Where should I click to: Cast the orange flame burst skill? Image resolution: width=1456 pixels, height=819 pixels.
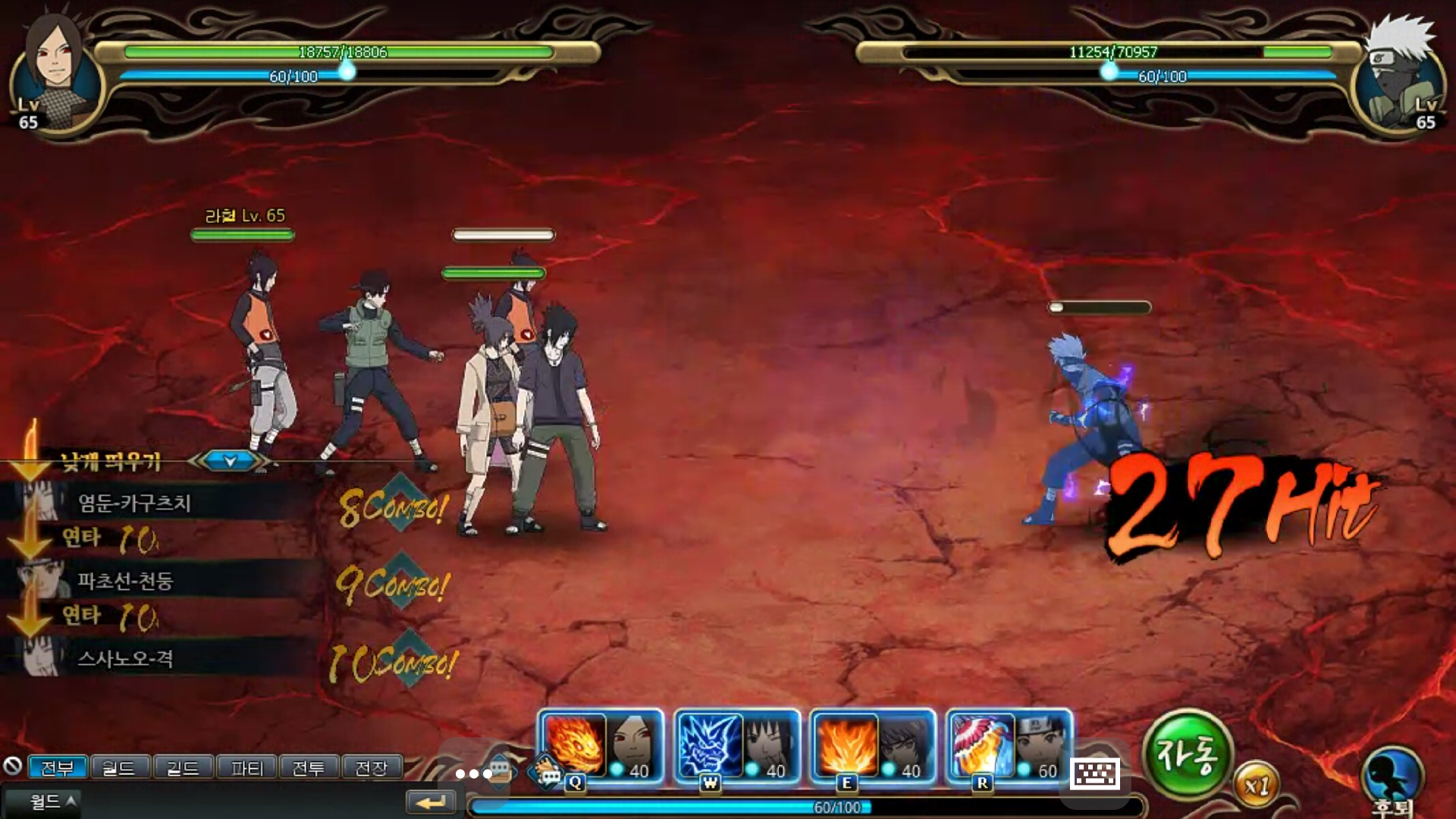(846, 745)
